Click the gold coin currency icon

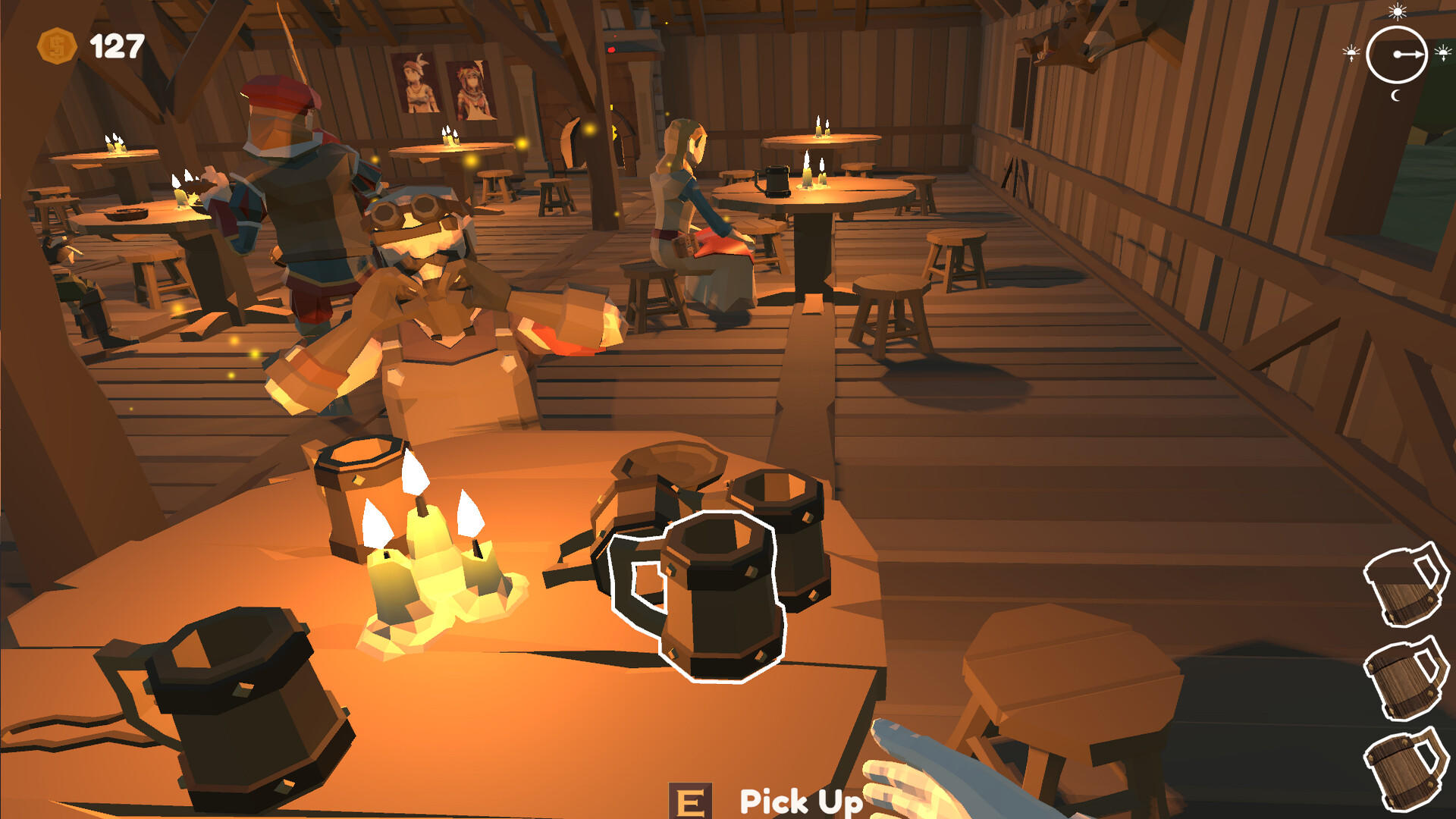(57, 44)
